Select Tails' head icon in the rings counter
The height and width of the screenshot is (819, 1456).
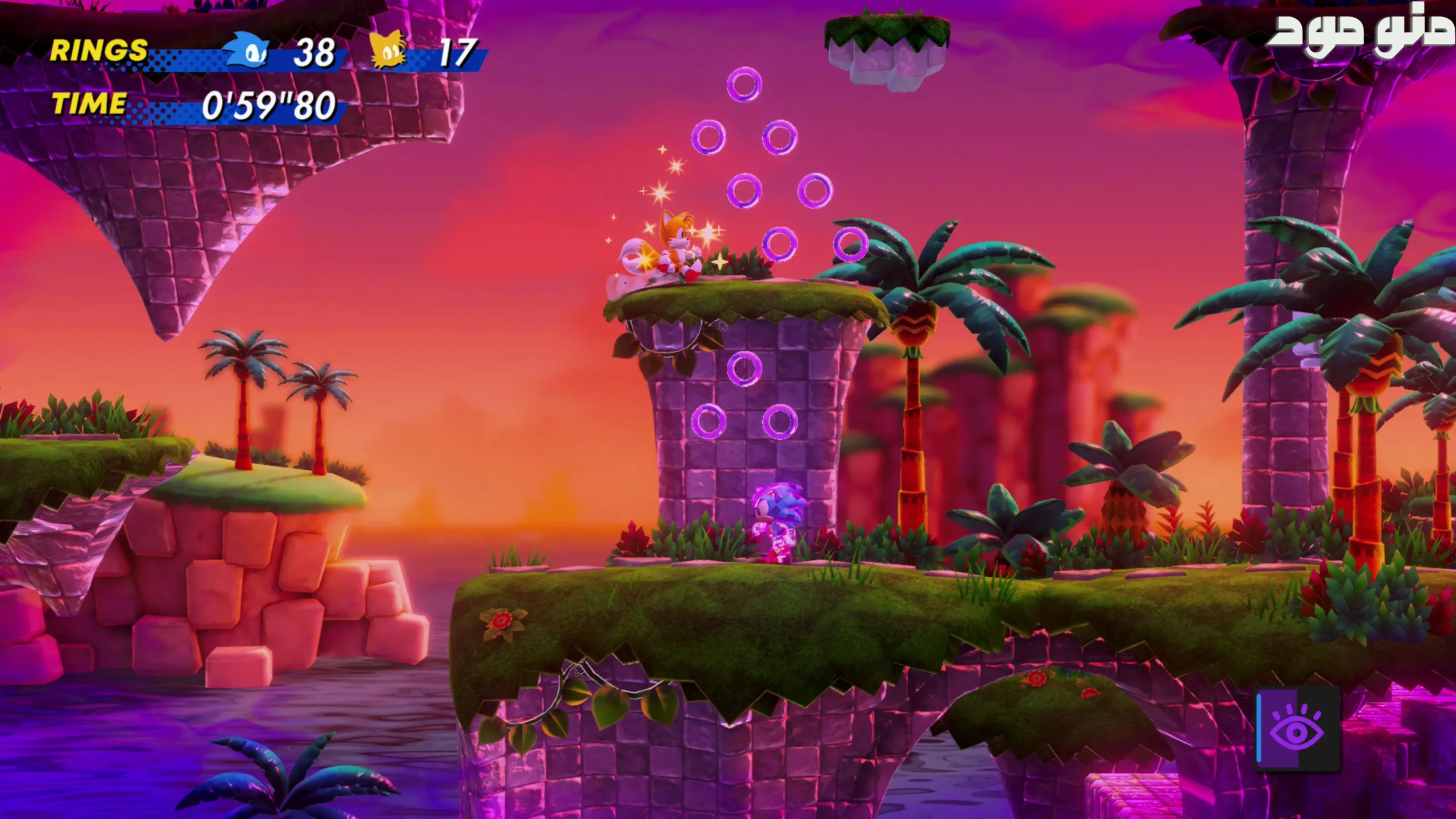click(388, 51)
